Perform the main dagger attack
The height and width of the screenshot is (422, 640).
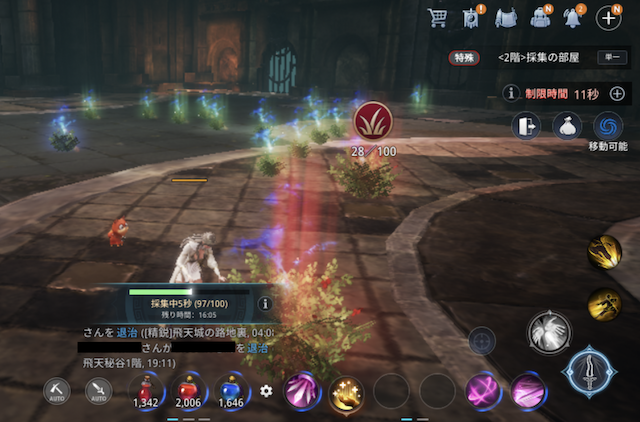(x=588, y=370)
